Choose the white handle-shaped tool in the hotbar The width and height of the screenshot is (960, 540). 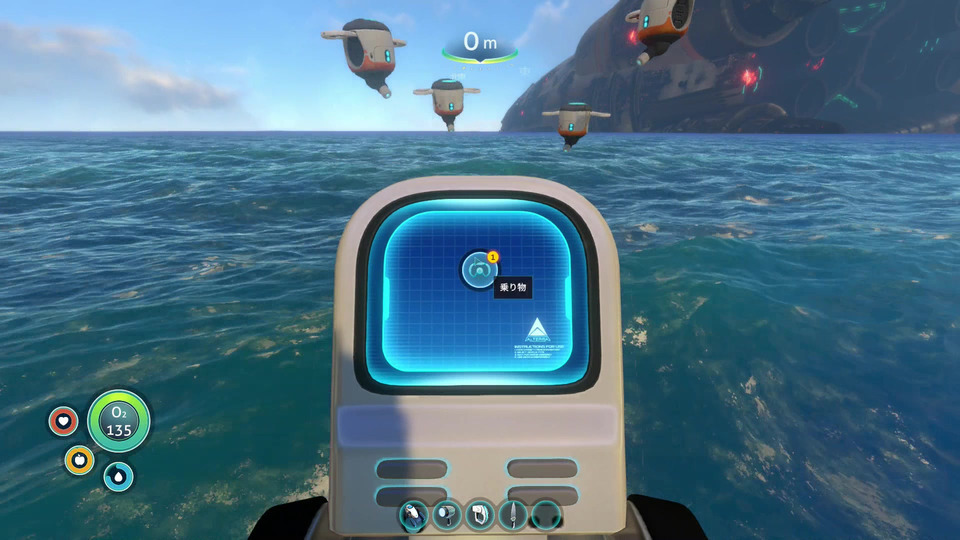point(480,515)
